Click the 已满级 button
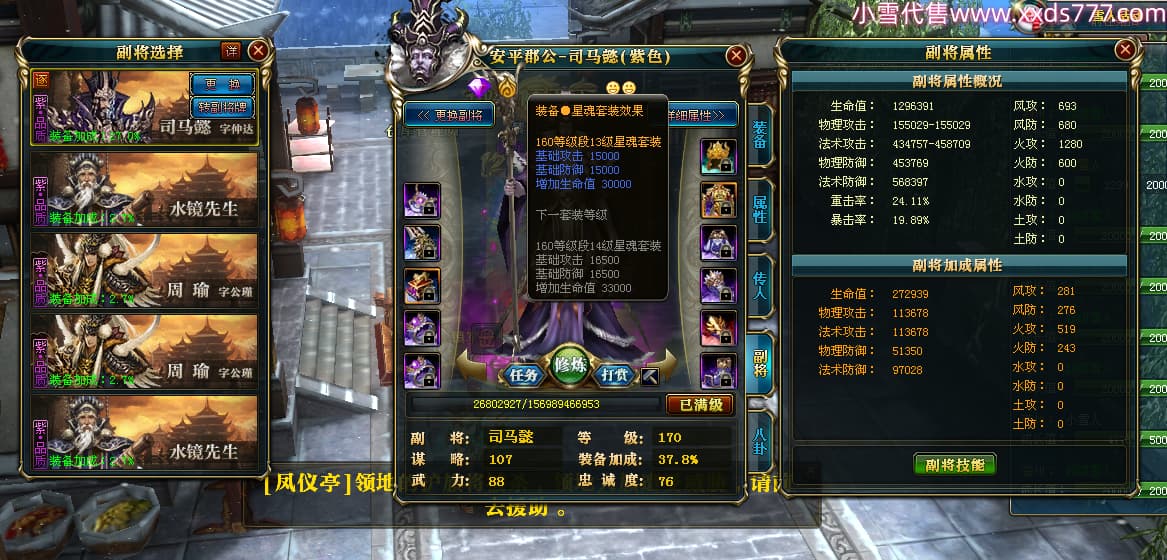This screenshot has width=1167, height=560. pos(700,404)
